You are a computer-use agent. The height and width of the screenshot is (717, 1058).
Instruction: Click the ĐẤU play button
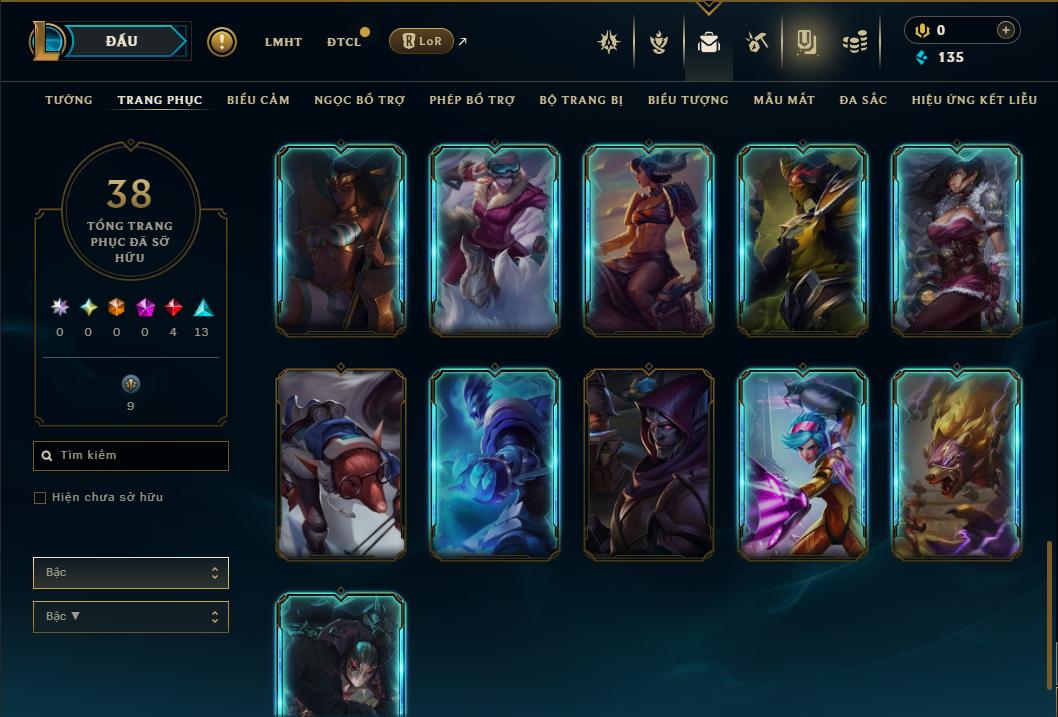pos(122,41)
